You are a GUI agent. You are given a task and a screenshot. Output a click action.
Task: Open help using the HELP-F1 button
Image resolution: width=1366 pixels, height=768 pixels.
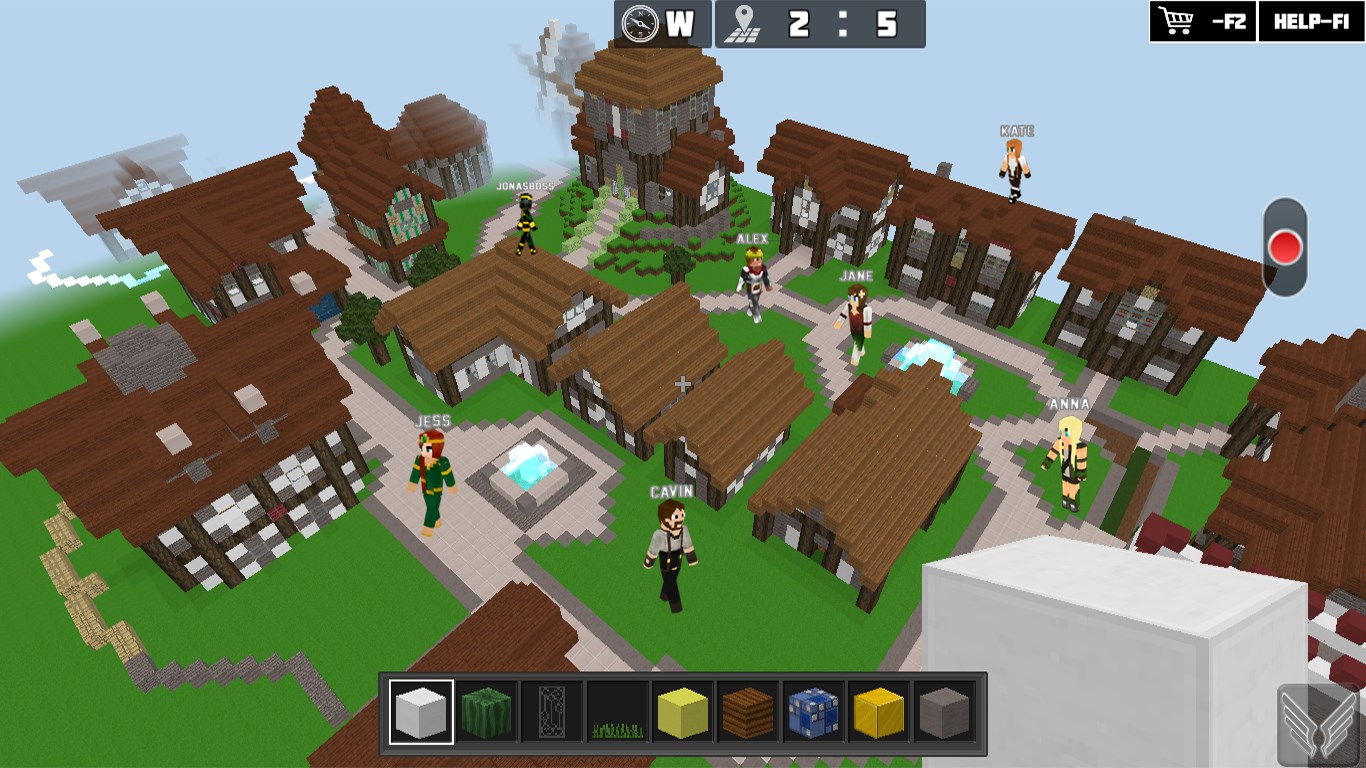[1313, 21]
